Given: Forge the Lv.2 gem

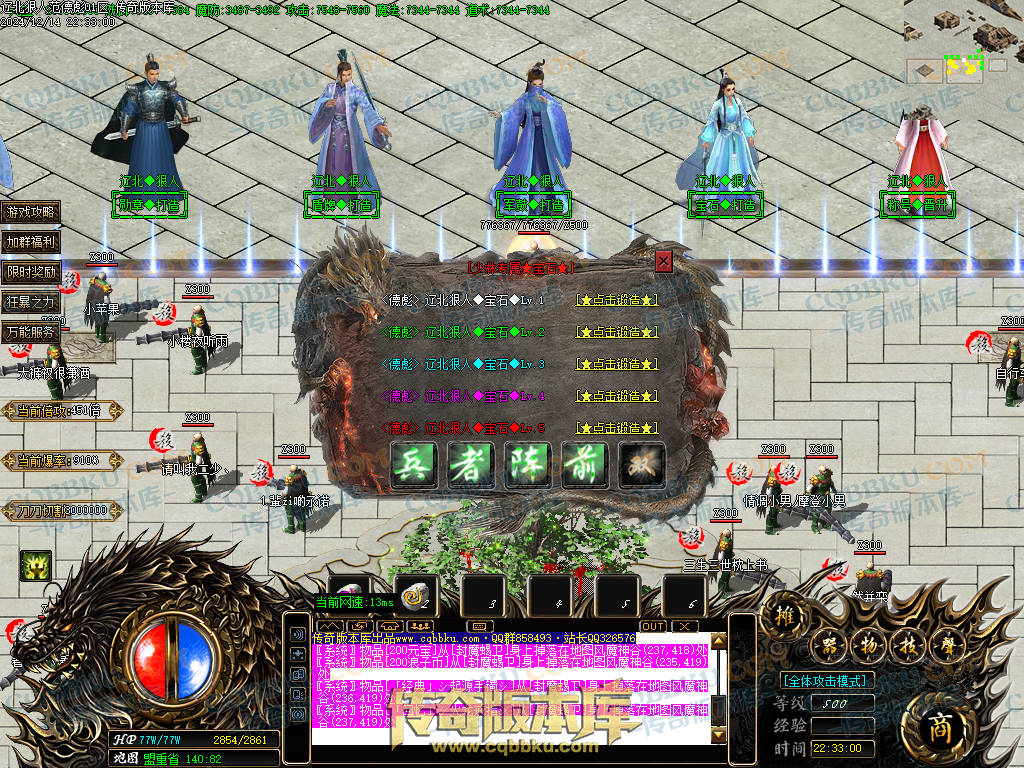Looking at the screenshot, I should (617, 332).
